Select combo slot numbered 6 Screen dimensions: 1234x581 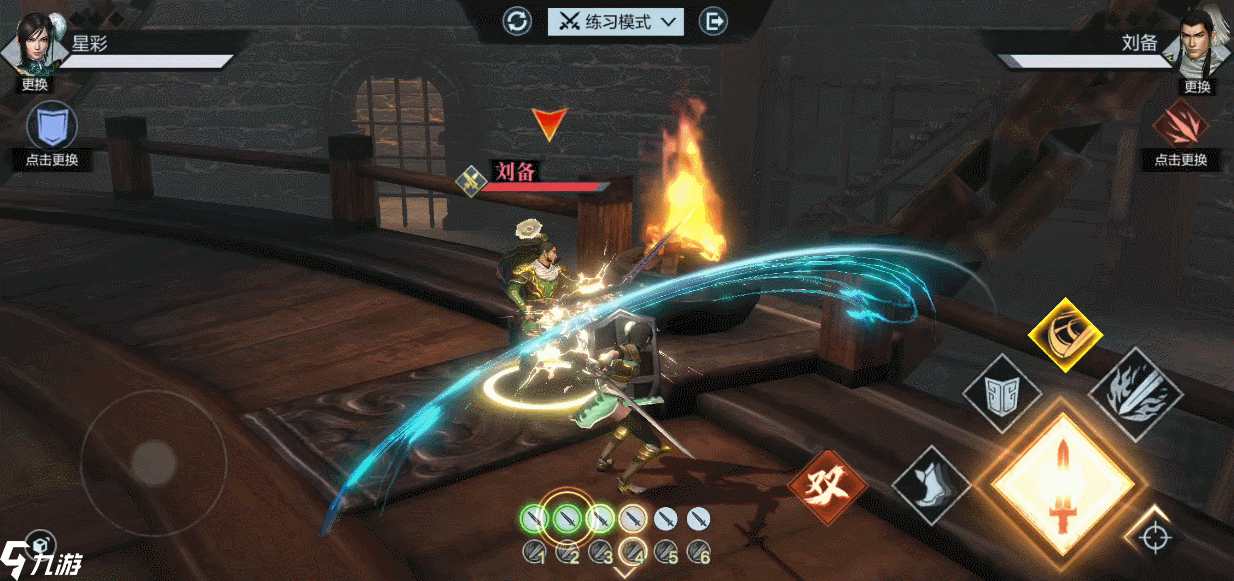pyautogui.click(x=699, y=551)
